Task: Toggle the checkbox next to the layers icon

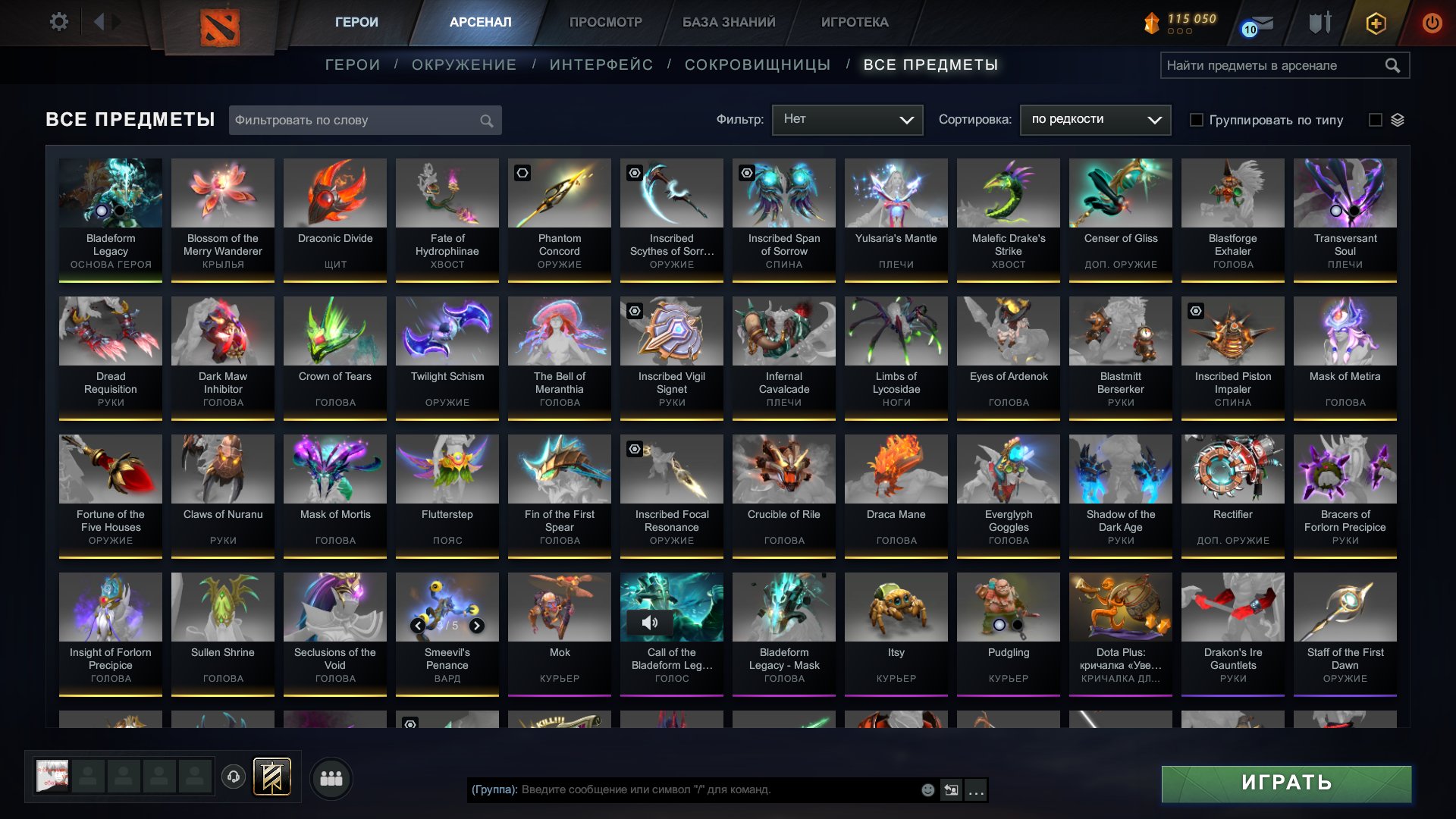Action: (x=1375, y=120)
